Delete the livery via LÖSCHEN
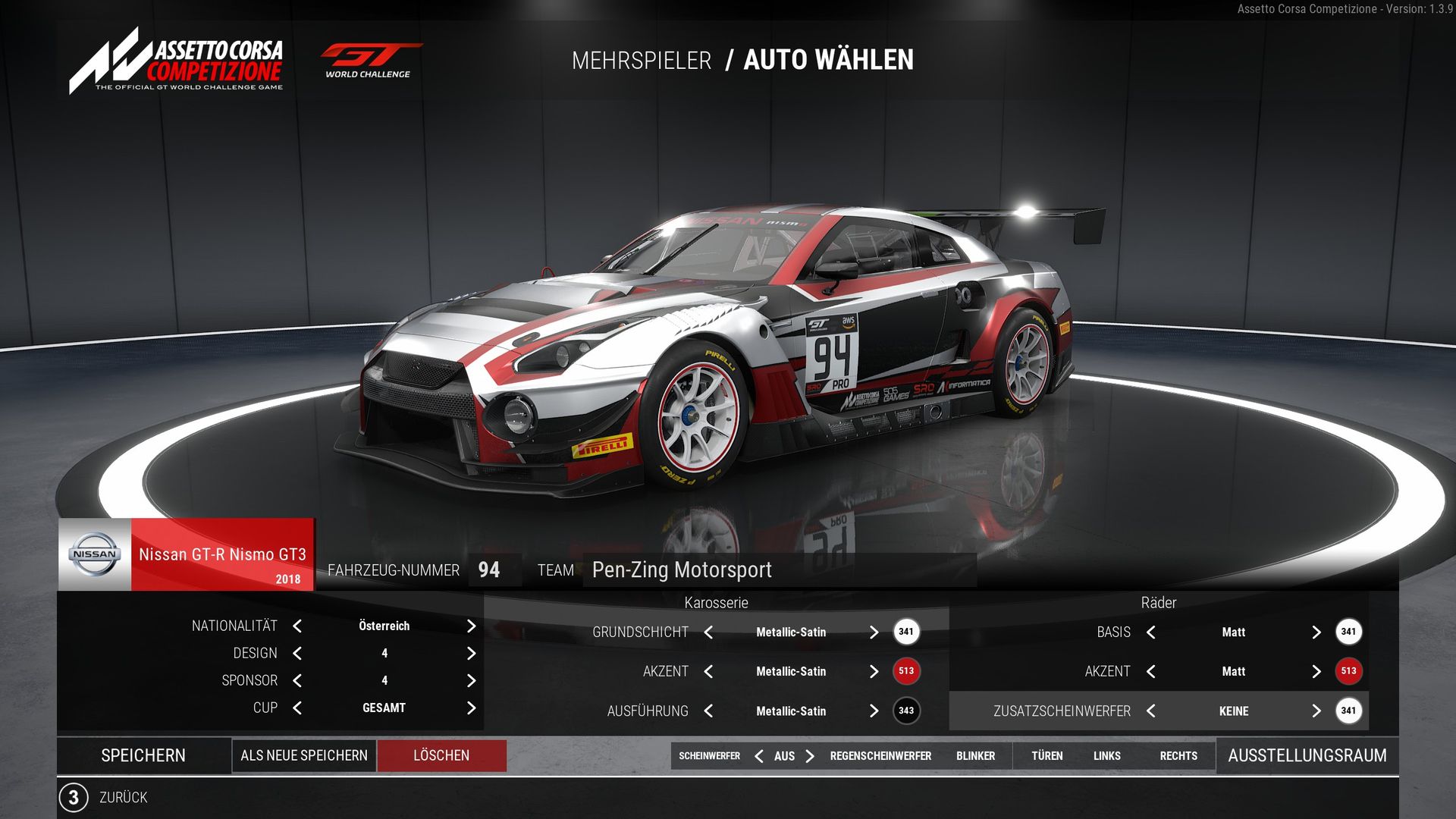This screenshot has width=1456, height=819. [x=441, y=755]
